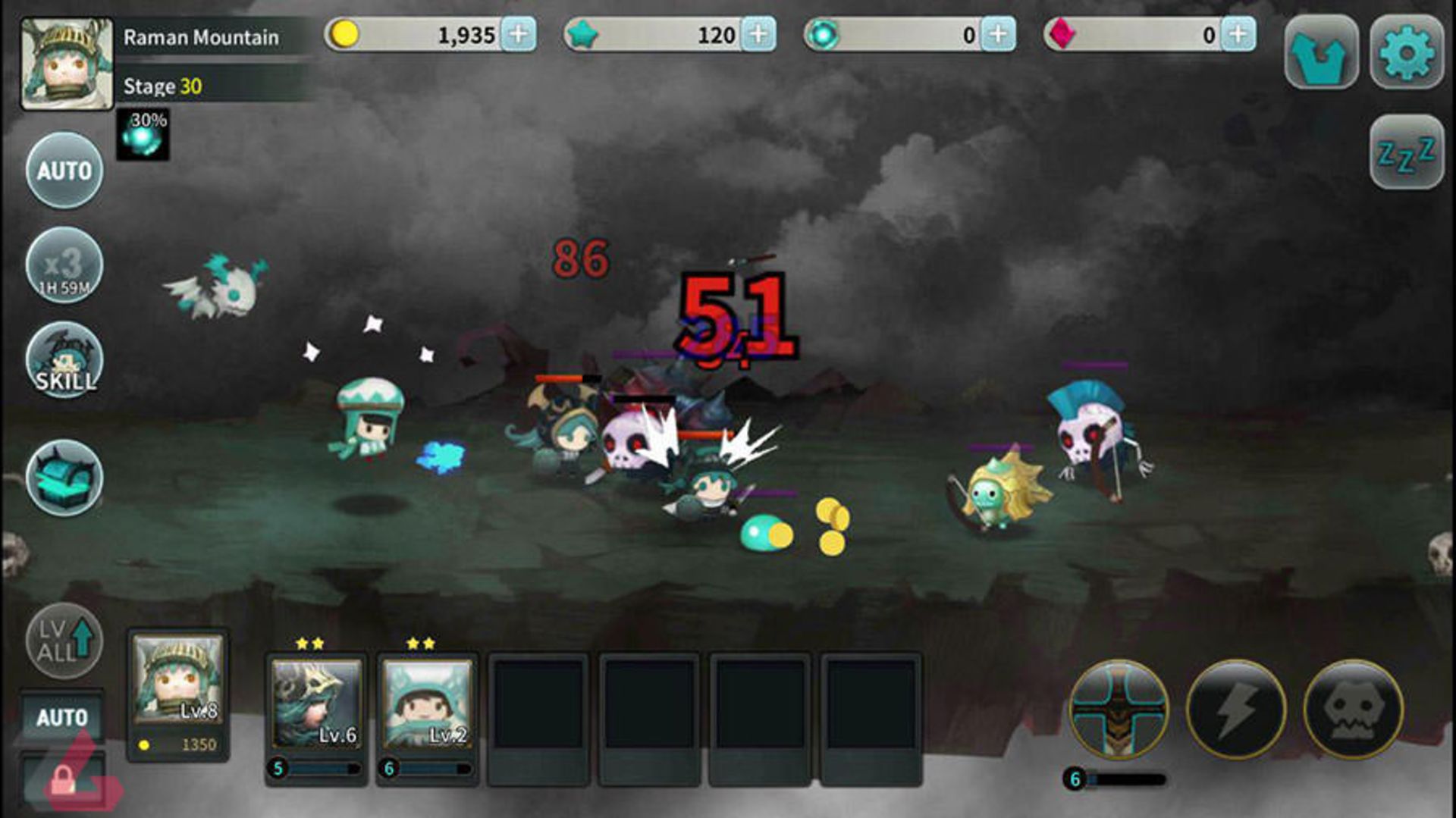Add stars with the plus next to 120
Image resolution: width=1456 pixels, height=818 pixels.
(761, 35)
